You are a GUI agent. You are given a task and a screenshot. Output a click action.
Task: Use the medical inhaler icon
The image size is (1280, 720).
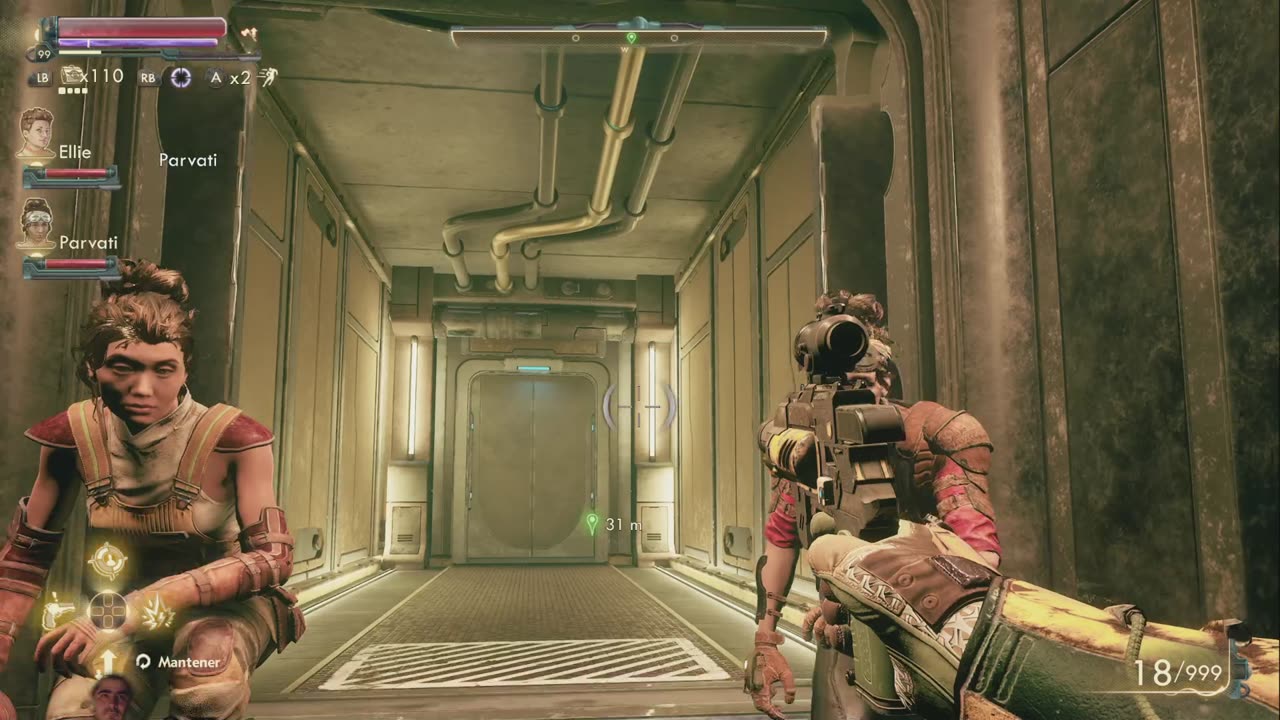click(x=72, y=75)
